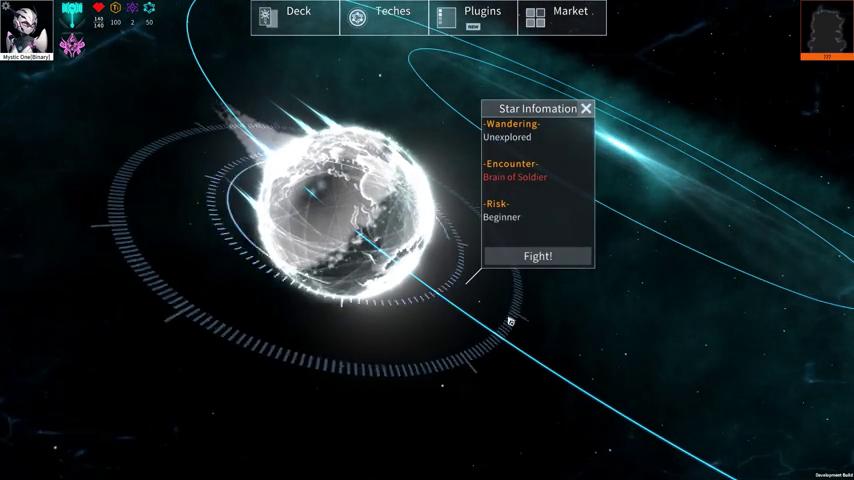Select the Mystic One character portrait

click(x=27, y=29)
